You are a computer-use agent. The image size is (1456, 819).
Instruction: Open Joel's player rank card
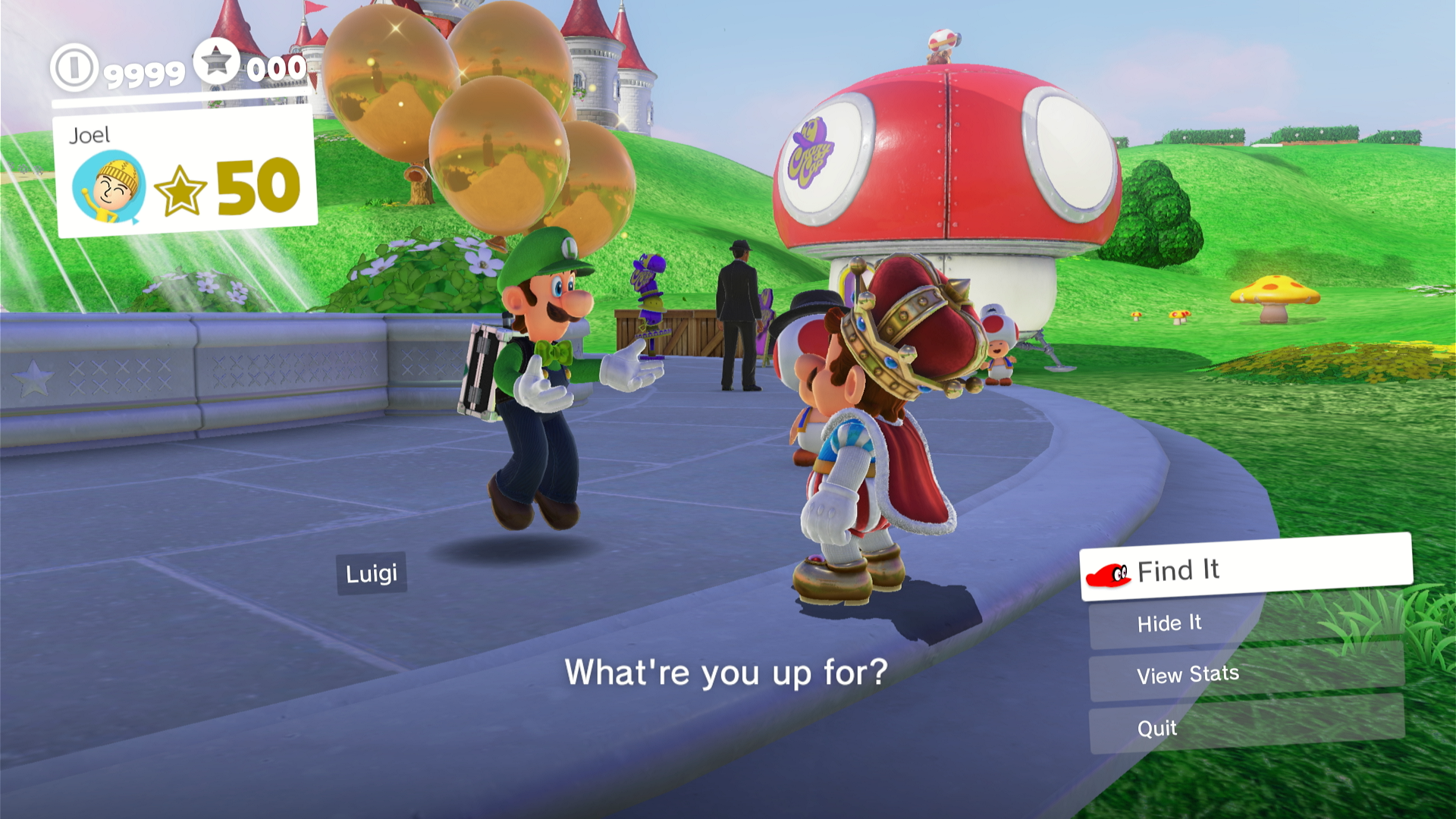click(x=186, y=173)
